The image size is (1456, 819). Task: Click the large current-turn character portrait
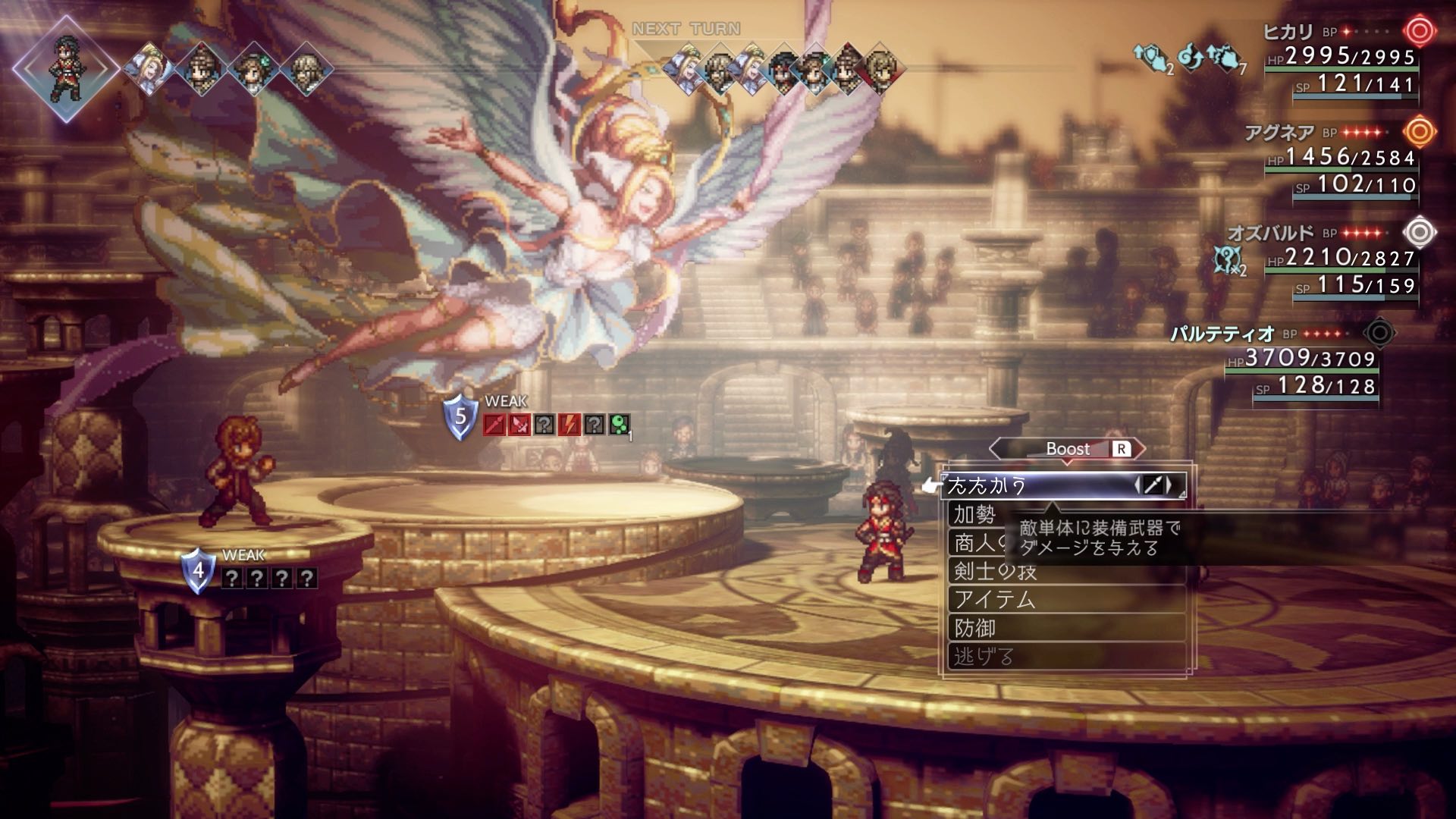click(66, 68)
